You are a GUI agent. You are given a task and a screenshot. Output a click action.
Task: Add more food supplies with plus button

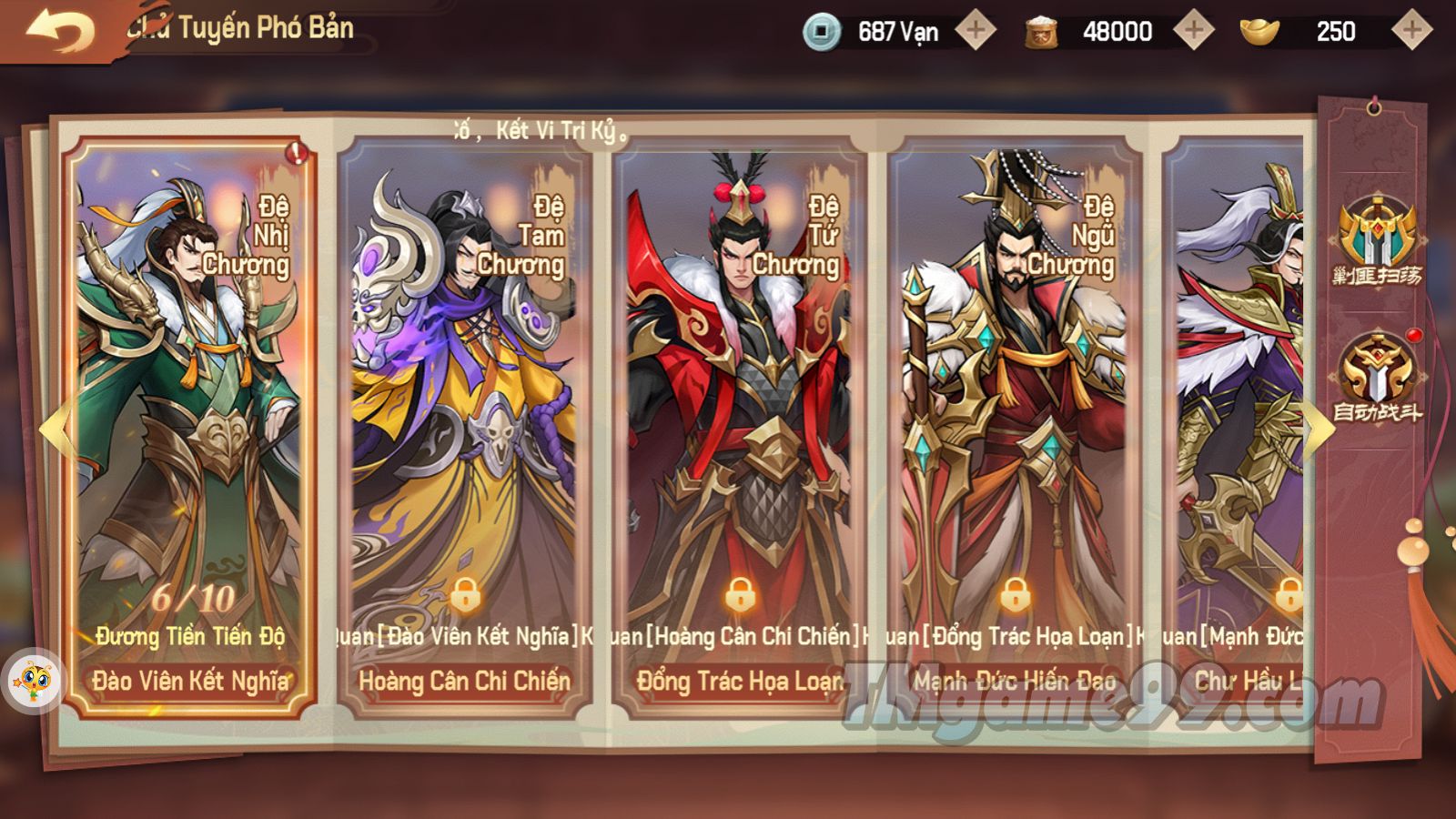pos(1194,31)
